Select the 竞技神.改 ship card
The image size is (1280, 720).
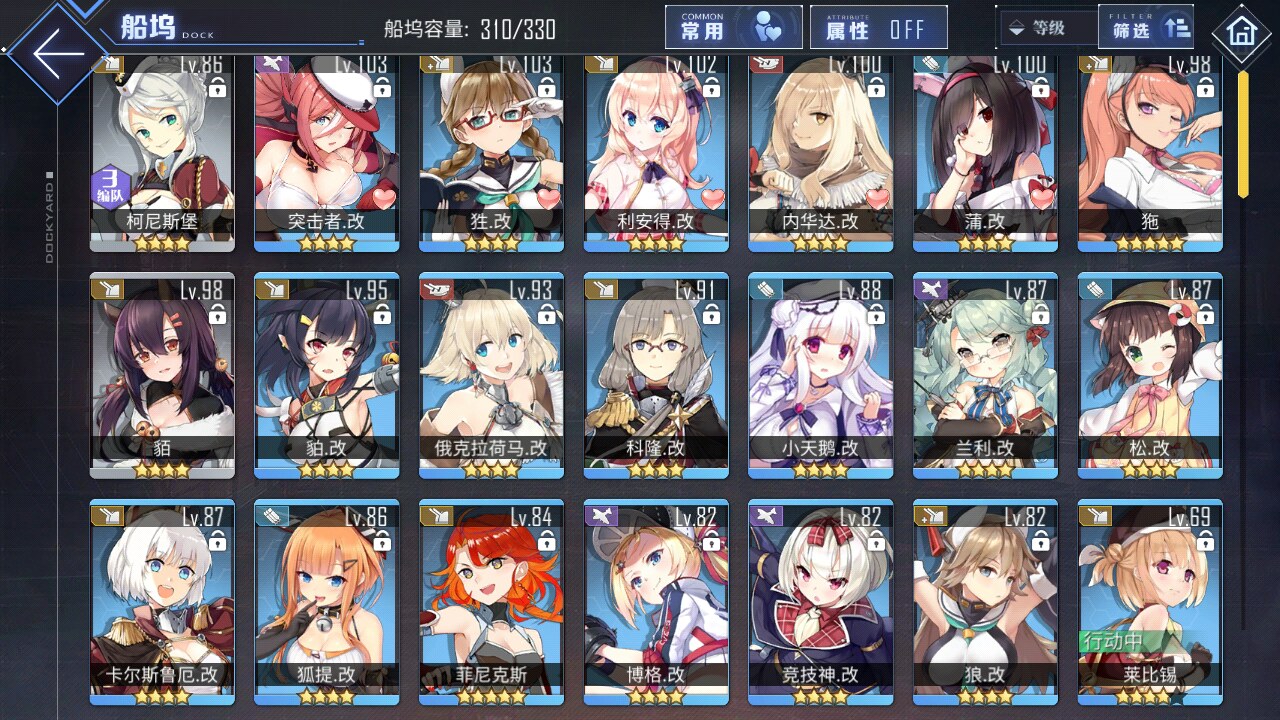tap(820, 600)
